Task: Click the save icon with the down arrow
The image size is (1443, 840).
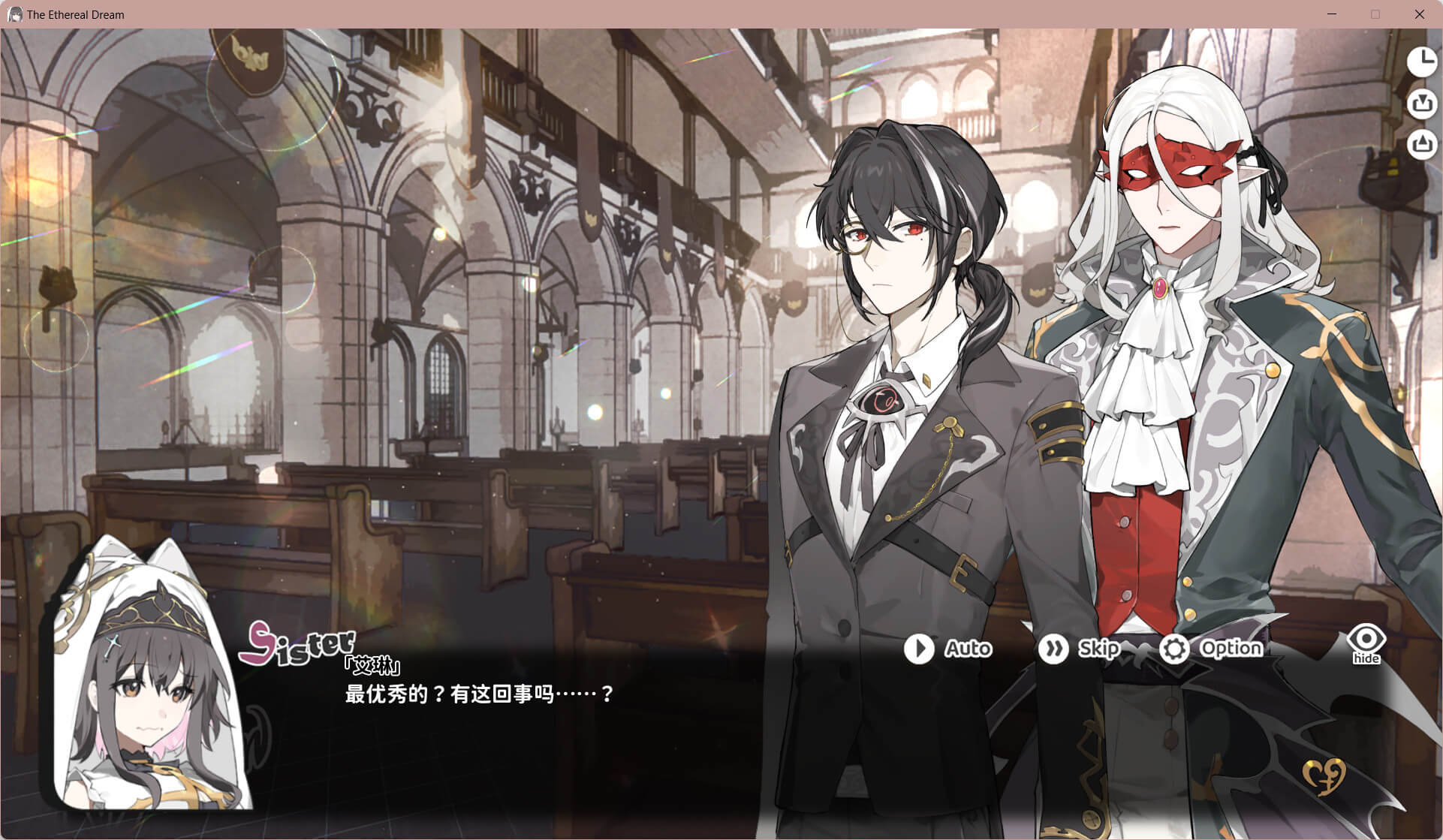Action: (1421, 104)
